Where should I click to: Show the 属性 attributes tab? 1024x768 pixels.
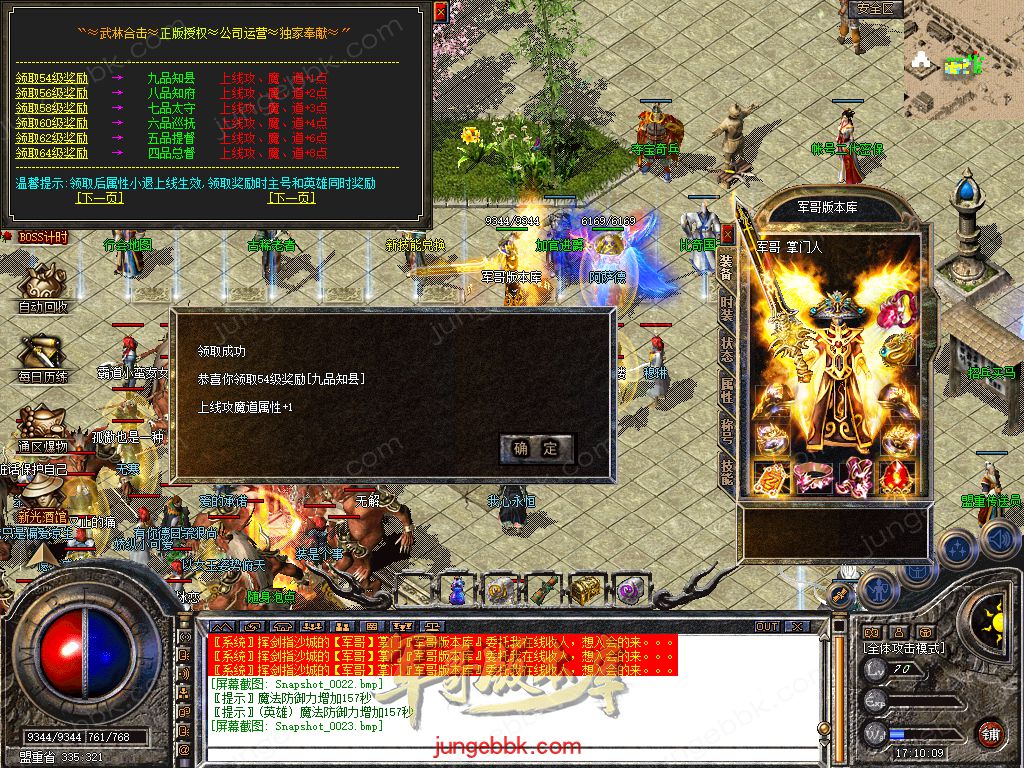727,390
